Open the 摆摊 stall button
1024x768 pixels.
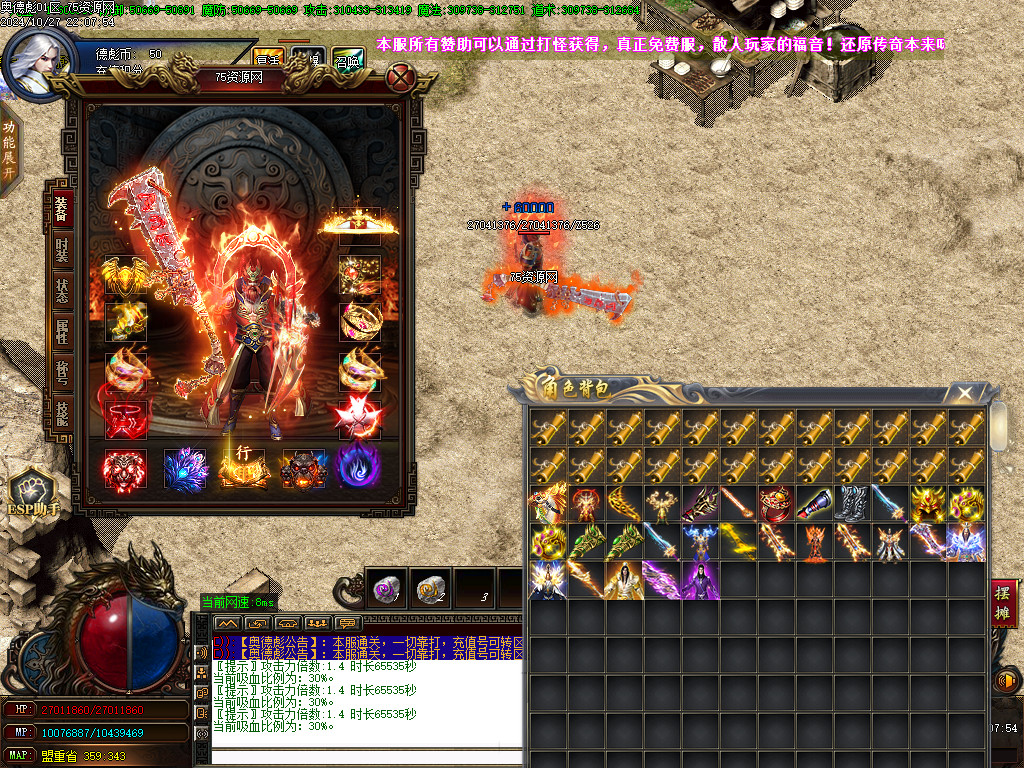coord(1004,604)
